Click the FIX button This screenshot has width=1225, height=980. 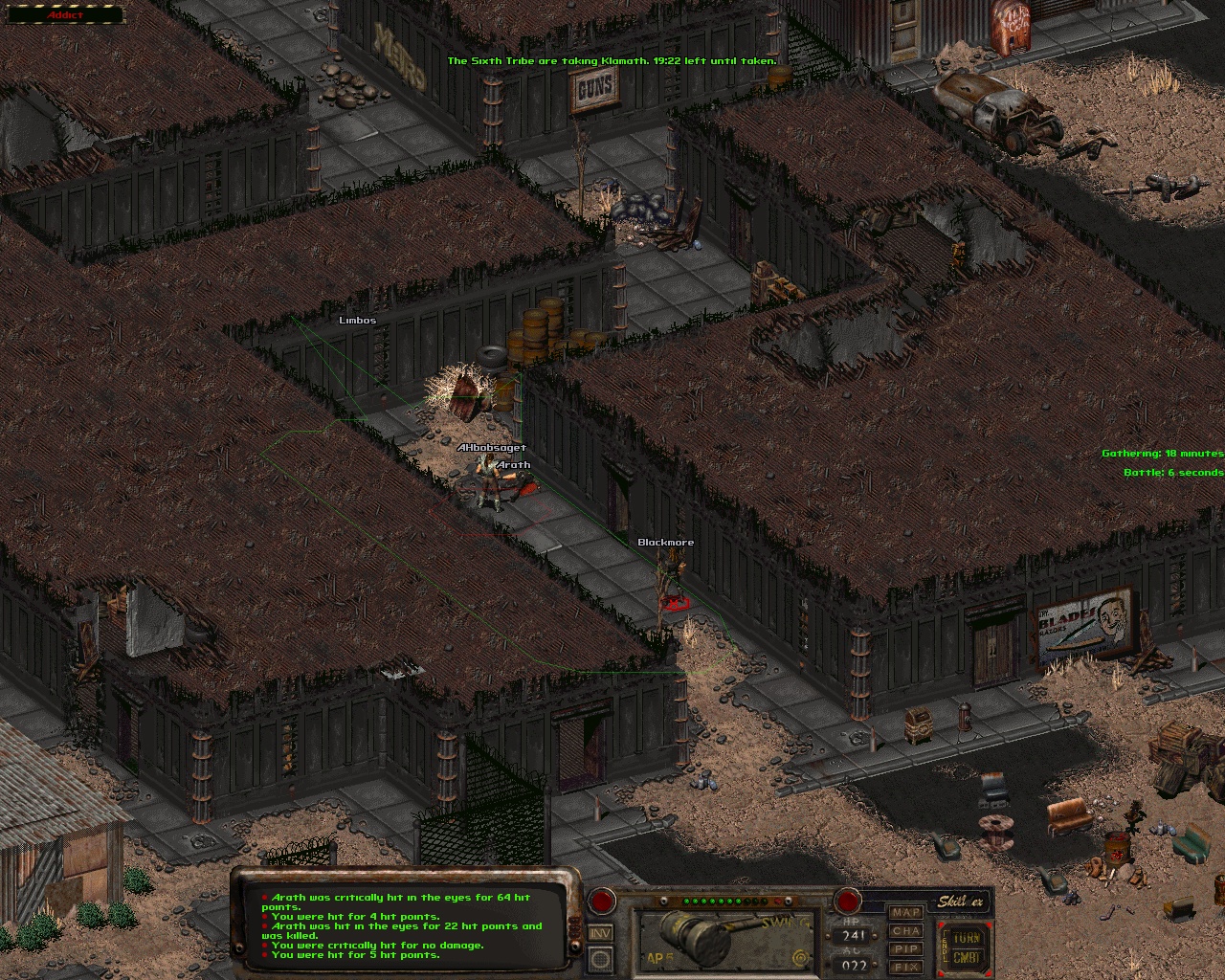906,967
